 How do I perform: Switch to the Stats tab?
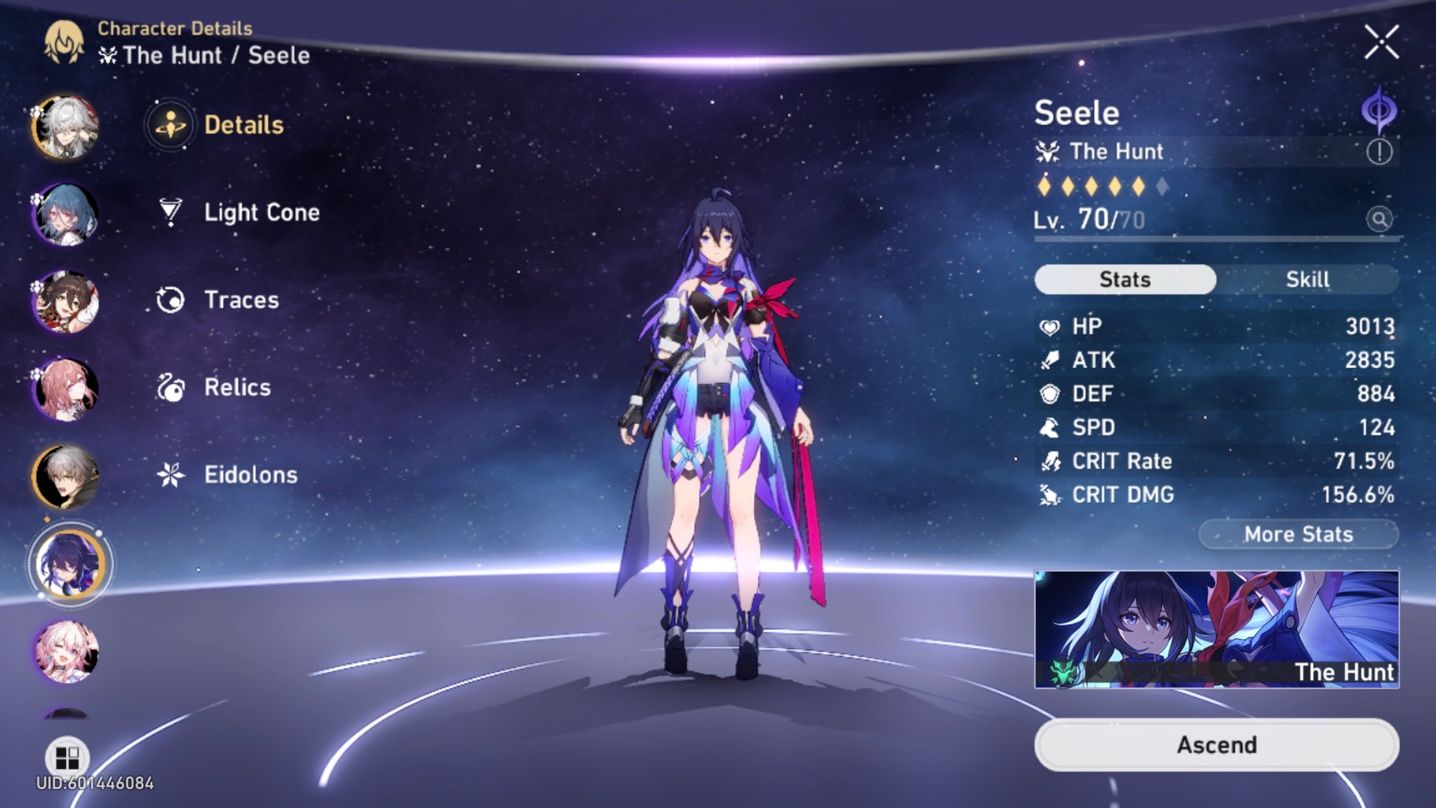click(x=1124, y=280)
